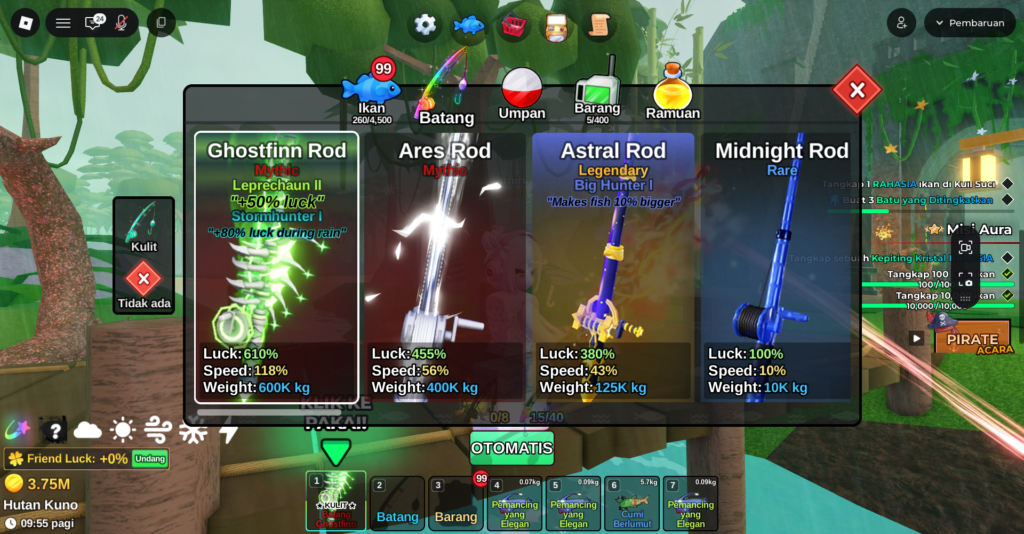Switch to the Ramuan potion tab
Viewport: 1024px width, 534px height.
[x=673, y=94]
